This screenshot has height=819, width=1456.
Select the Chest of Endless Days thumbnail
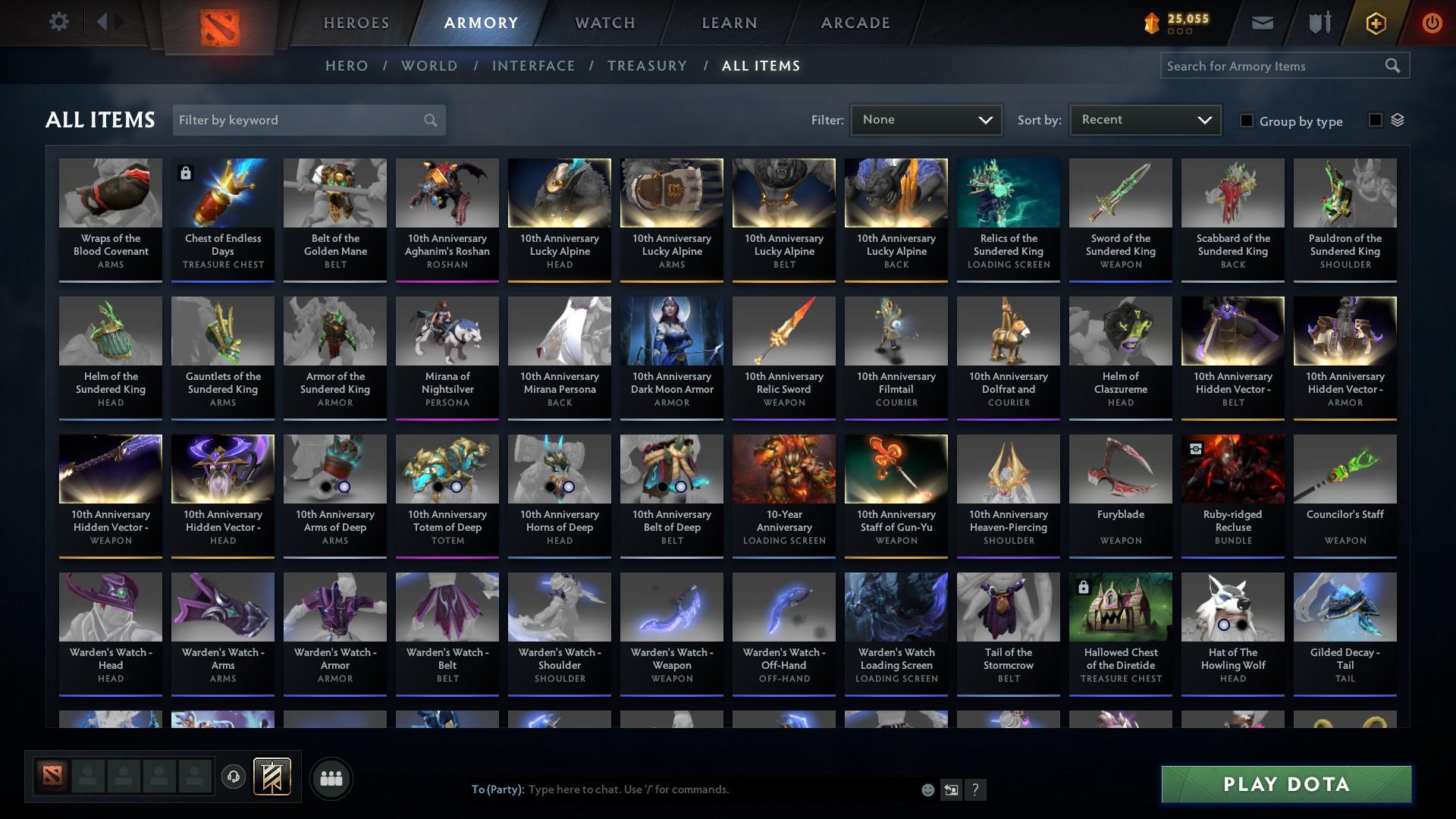tap(222, 192)
